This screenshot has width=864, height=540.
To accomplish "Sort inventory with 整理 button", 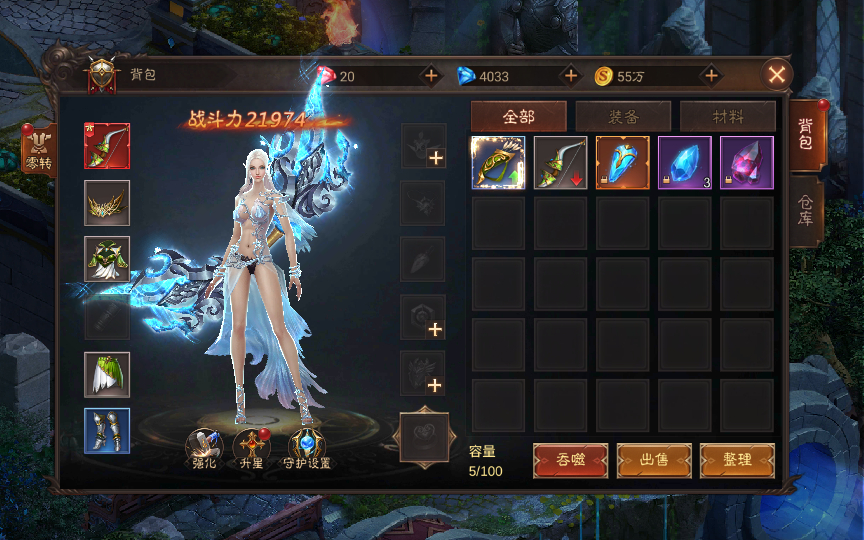I will click(x=737, y=460).
